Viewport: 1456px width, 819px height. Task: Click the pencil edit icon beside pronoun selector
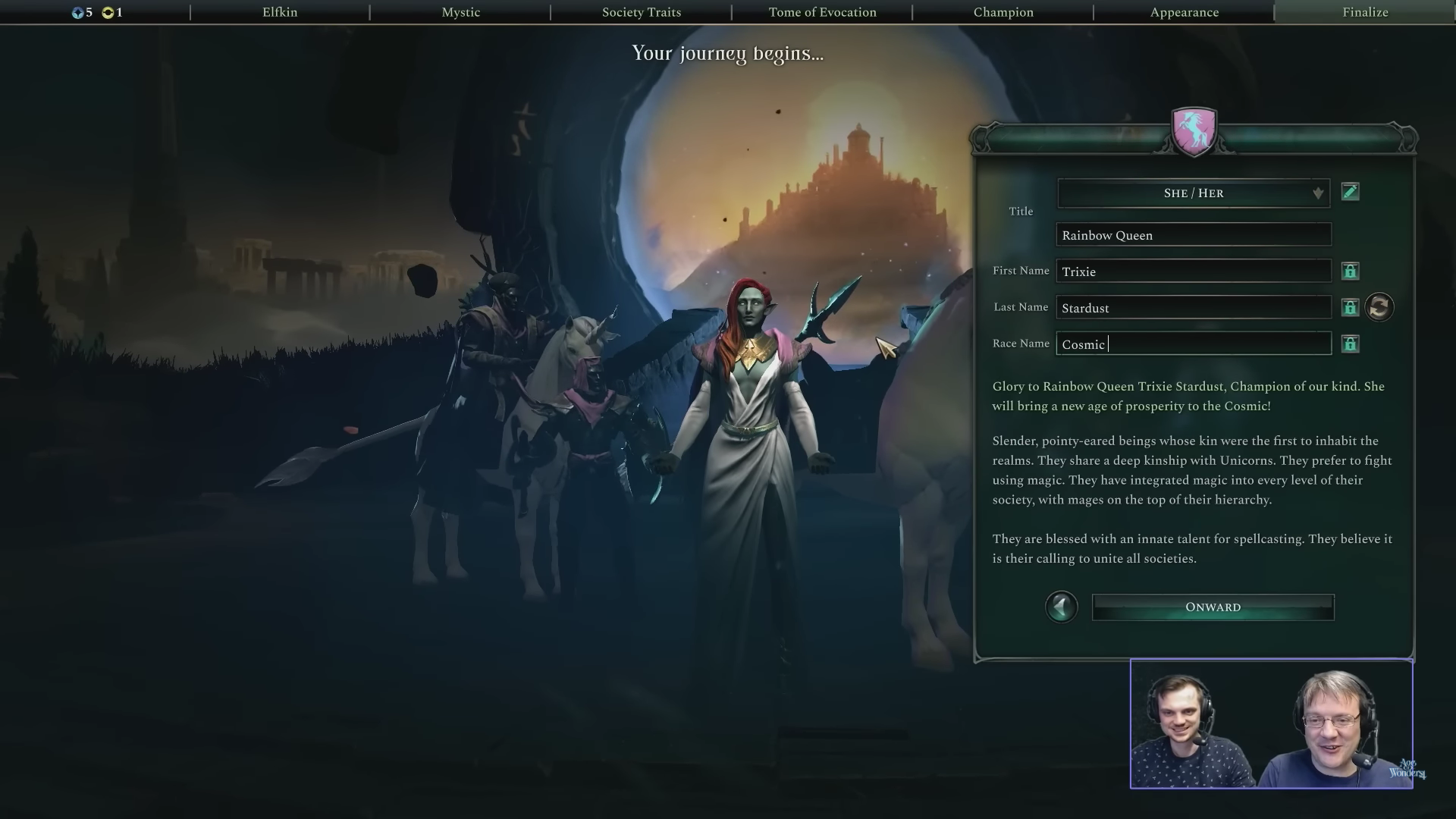tap(1351, 192)
